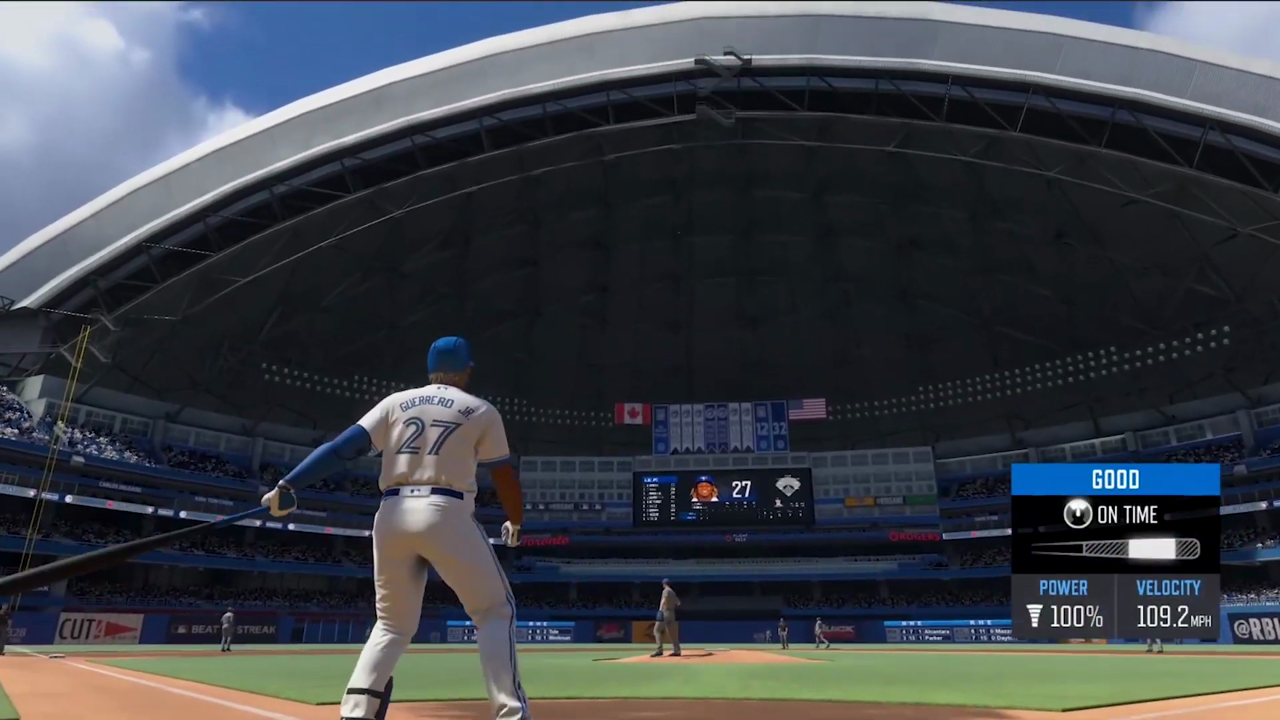Click the white contact zone on the swing meter

click(x=1150, y=548)
